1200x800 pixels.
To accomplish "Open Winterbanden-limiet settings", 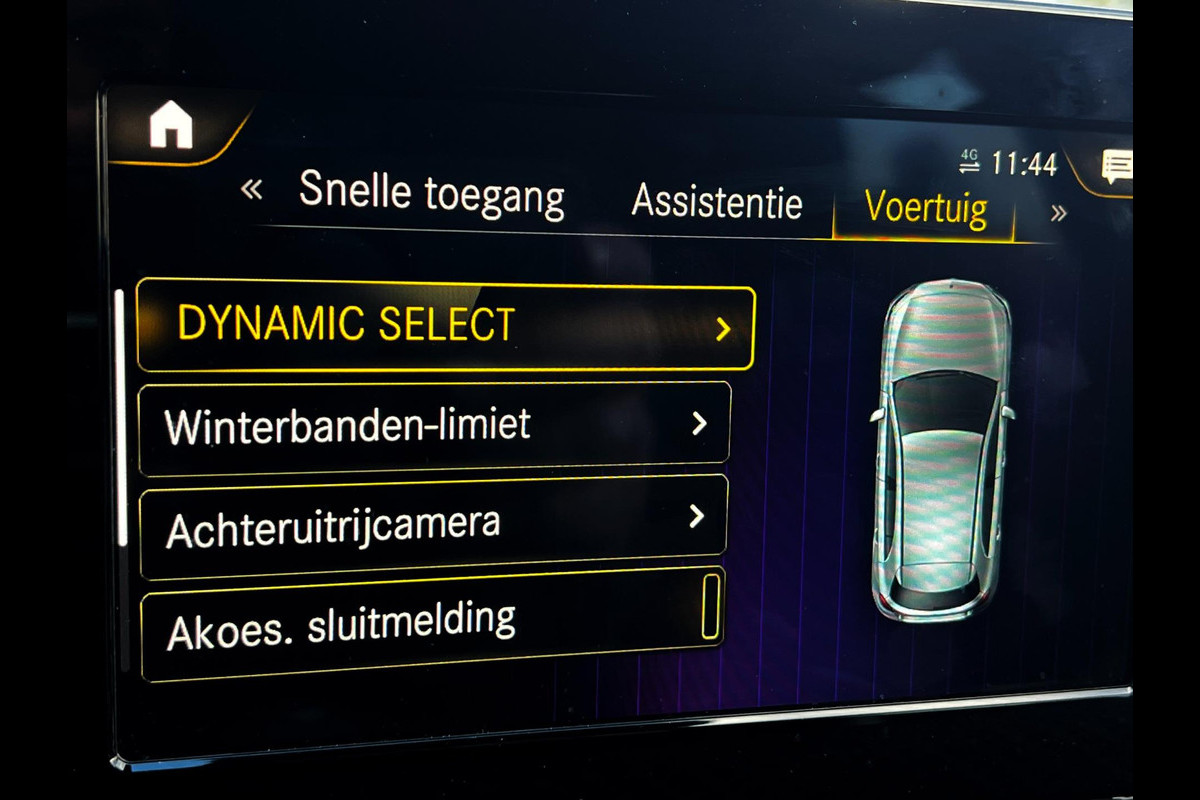I will pyautogui.click(x=435, y=427).
